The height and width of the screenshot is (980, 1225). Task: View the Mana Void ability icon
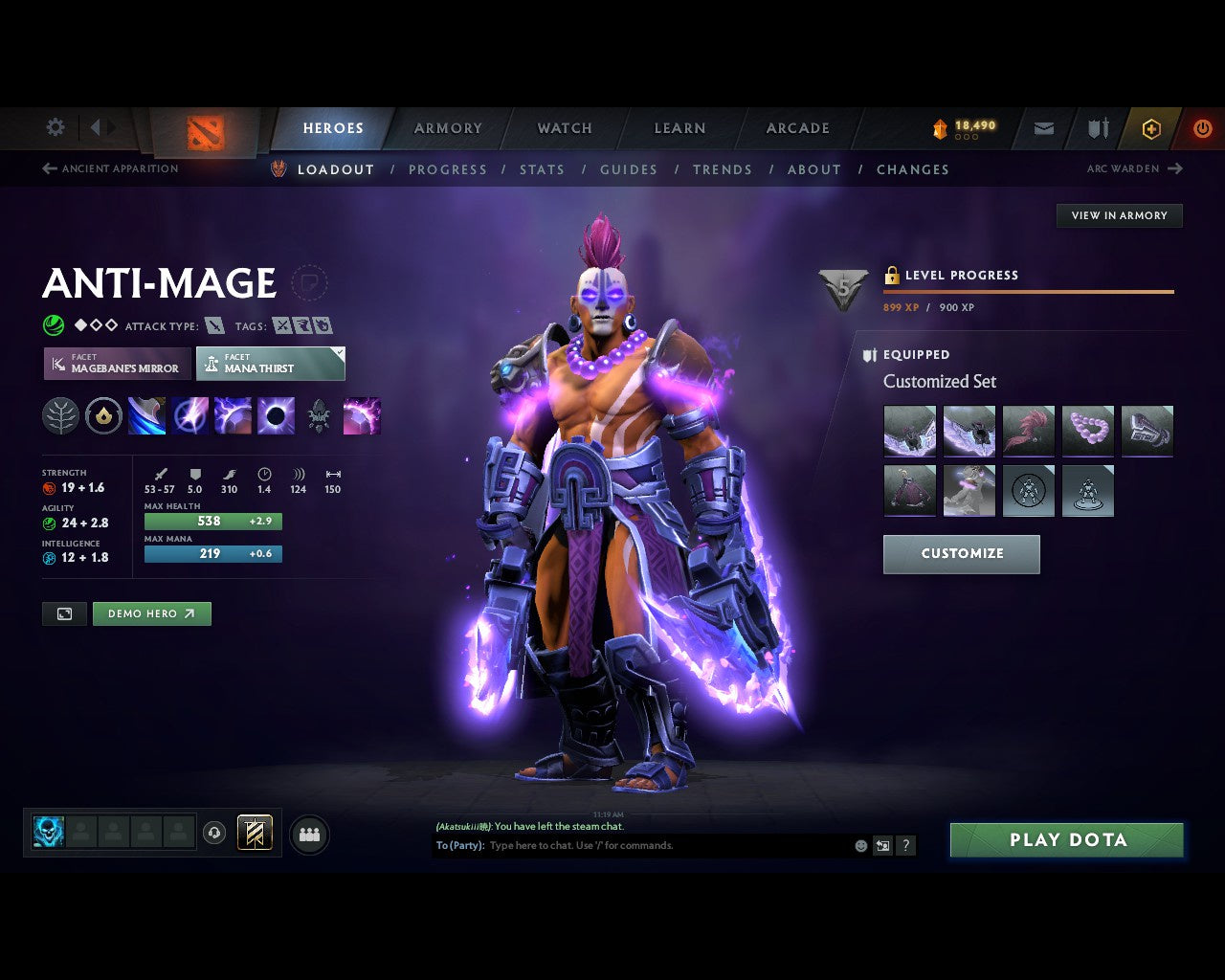(x=277, y=415)
